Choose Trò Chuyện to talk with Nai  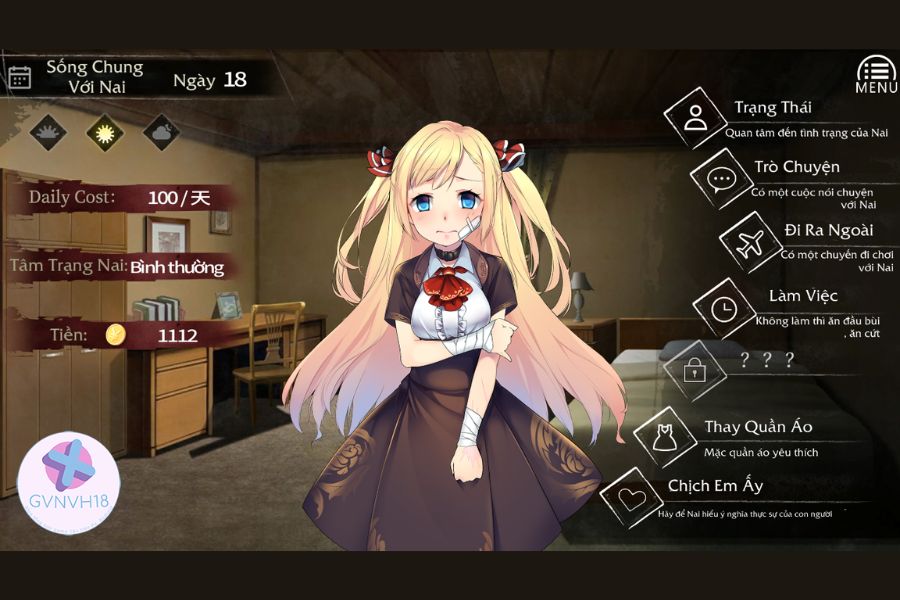pos(721,178)
